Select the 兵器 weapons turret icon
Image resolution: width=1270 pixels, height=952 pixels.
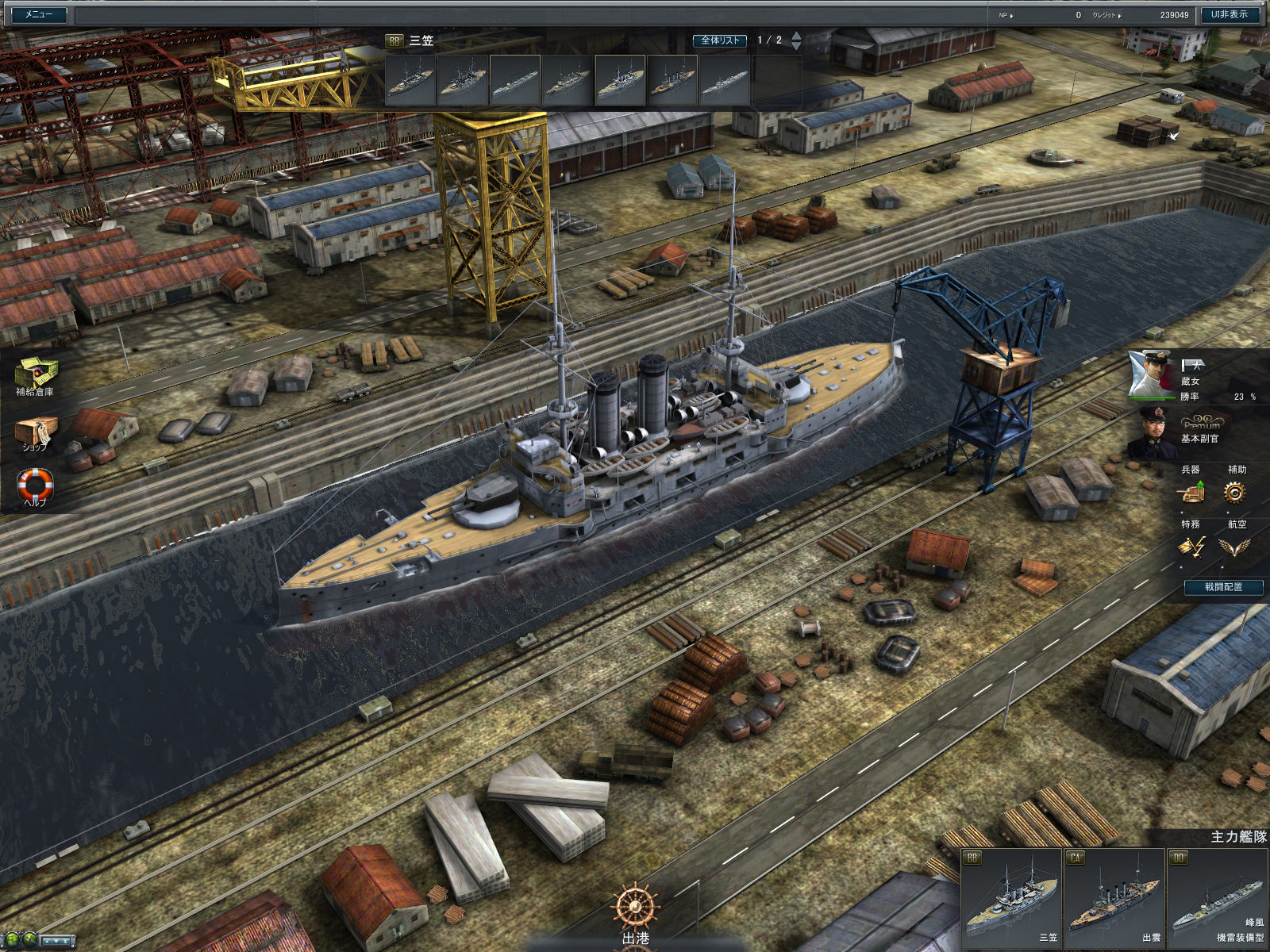(1191, 493)
